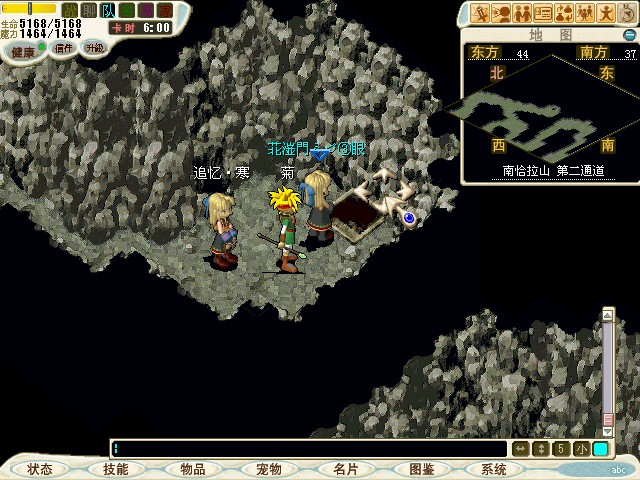The image size is (640, 480).
Task: Click the 小 font size button
Action: pos(582,449)
